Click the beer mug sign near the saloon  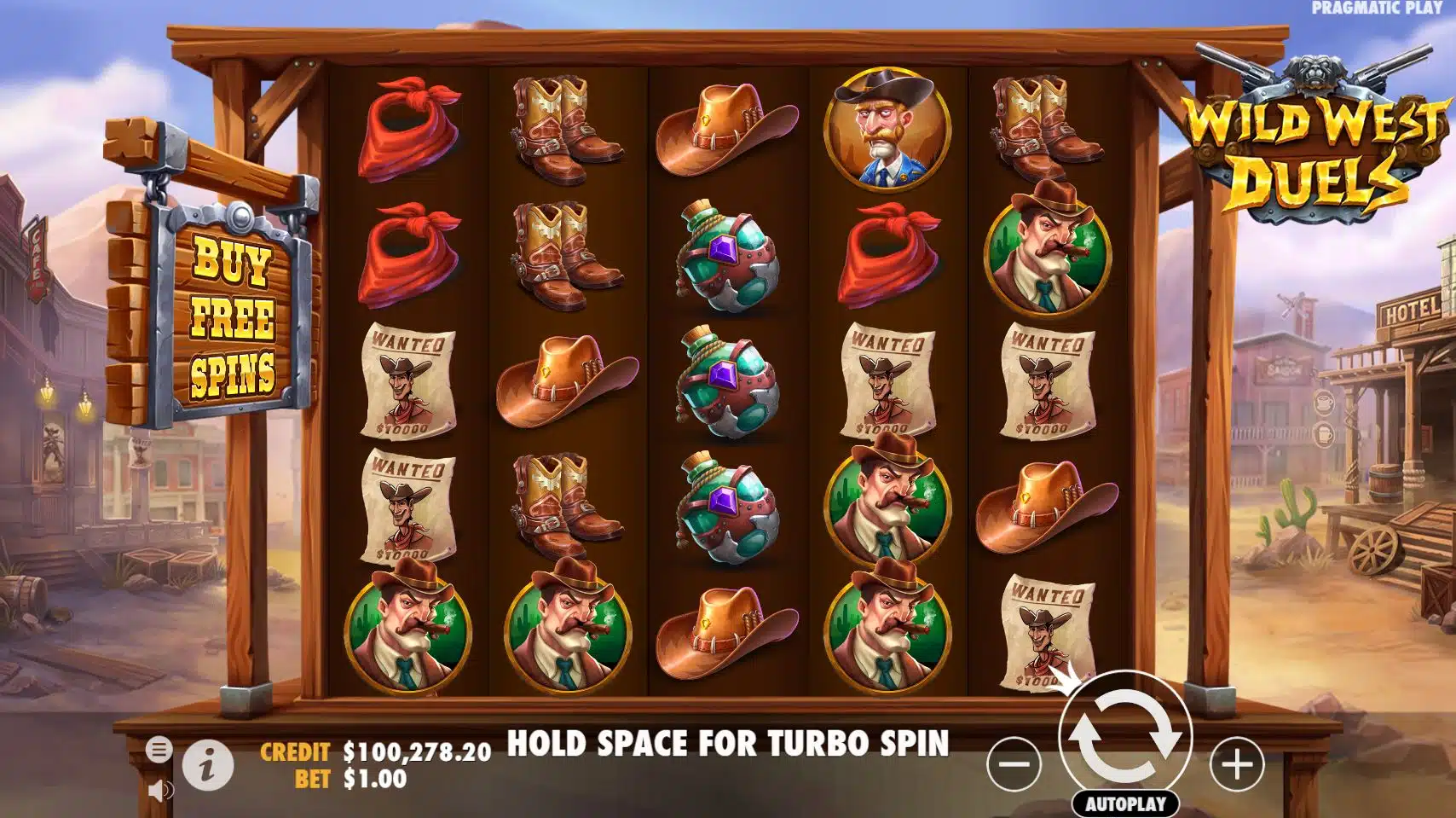[x=1324, y=435]
